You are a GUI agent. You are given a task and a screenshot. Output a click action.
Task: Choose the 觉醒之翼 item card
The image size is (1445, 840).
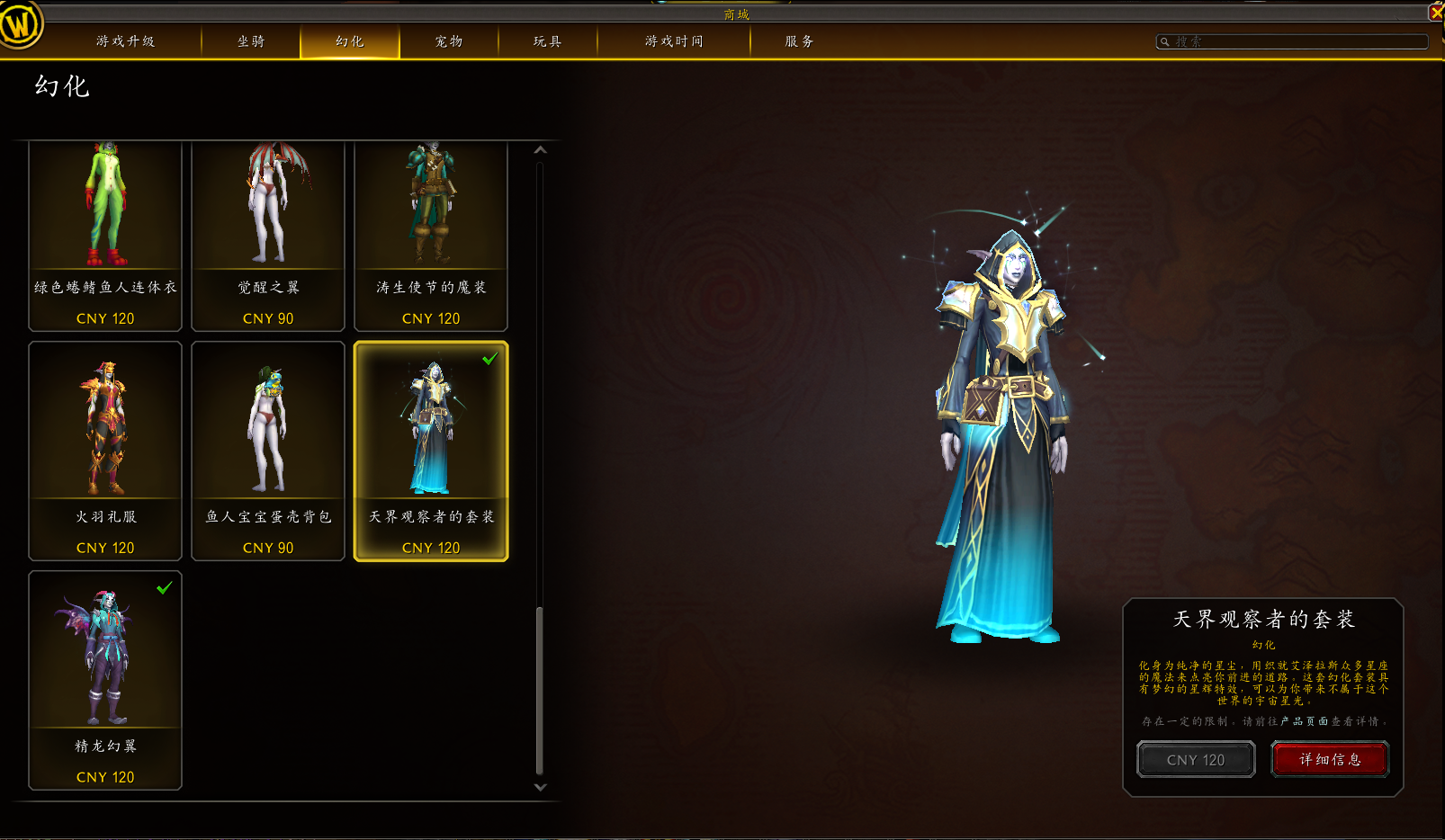pyautogui.click(x=268, y=234)
